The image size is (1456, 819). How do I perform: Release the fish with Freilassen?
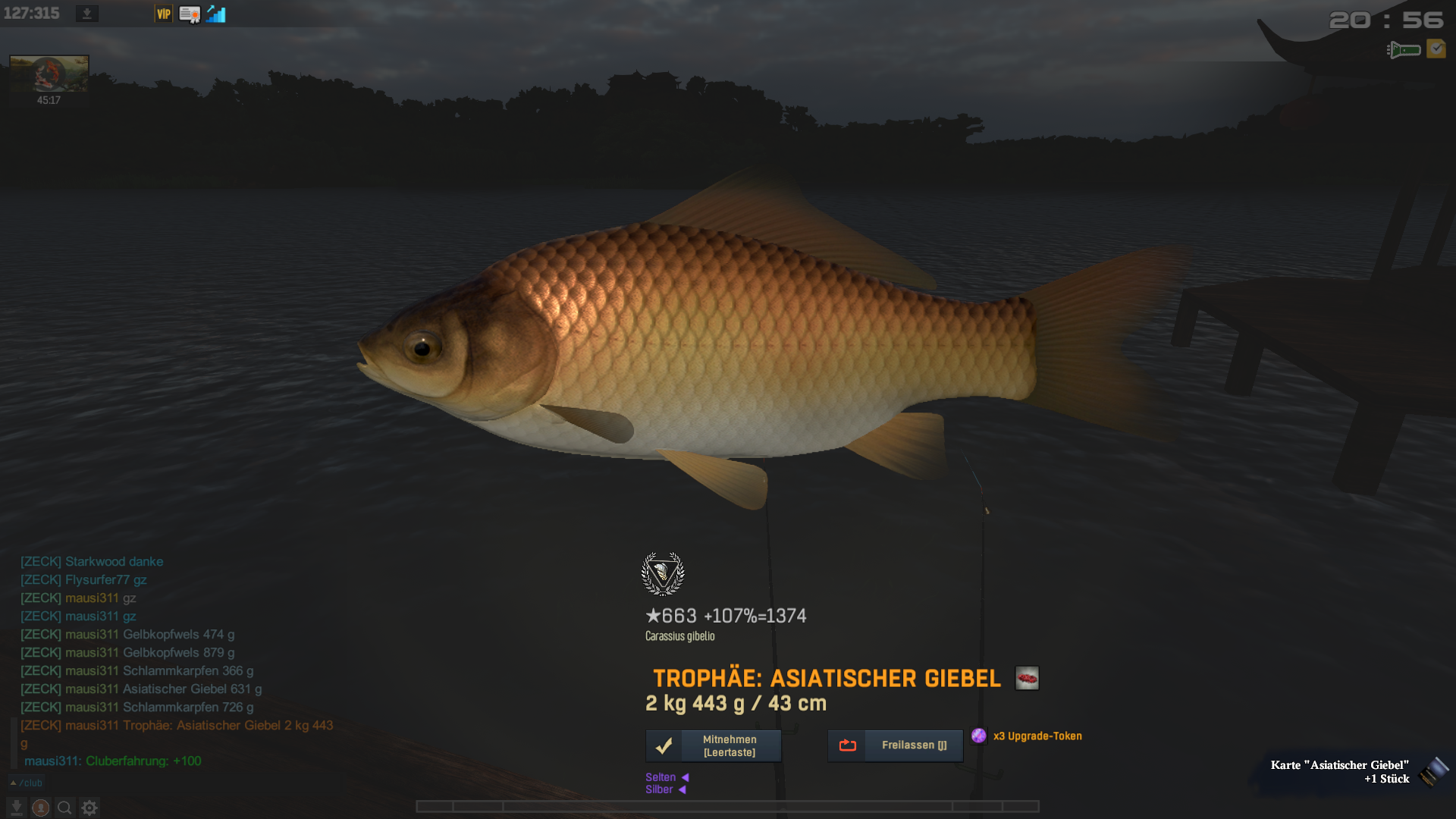coord(895,745)
